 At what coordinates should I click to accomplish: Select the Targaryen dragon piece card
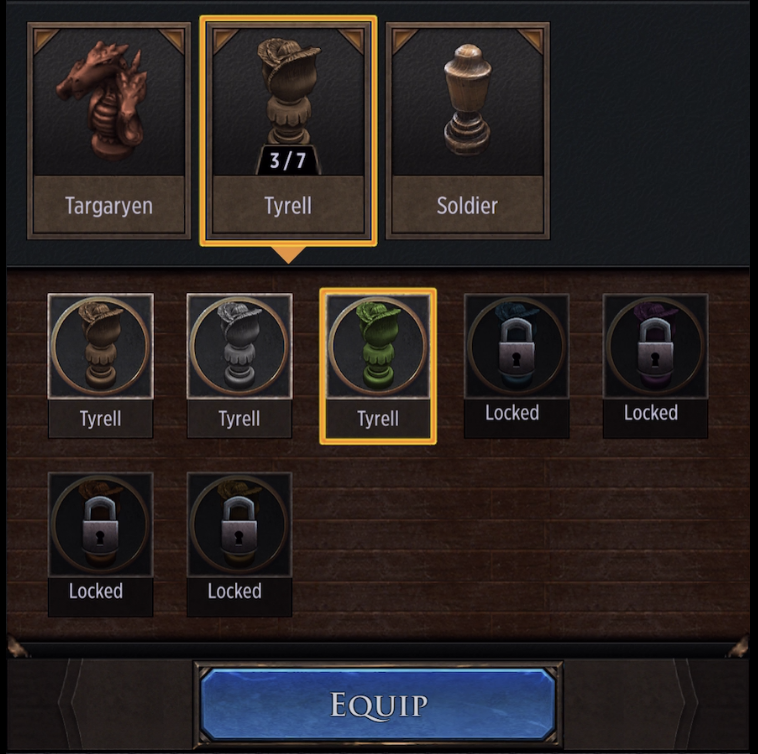tap(109, 130)
